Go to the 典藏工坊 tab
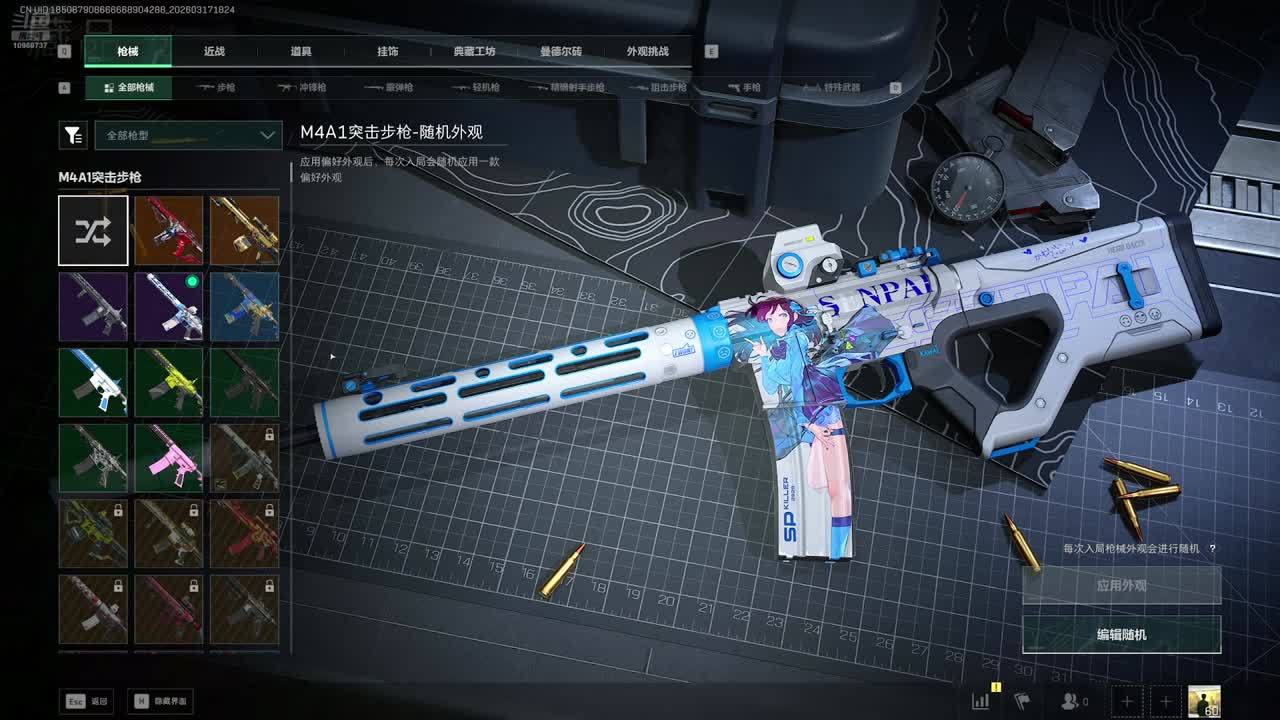 click(x=474, y=51)
